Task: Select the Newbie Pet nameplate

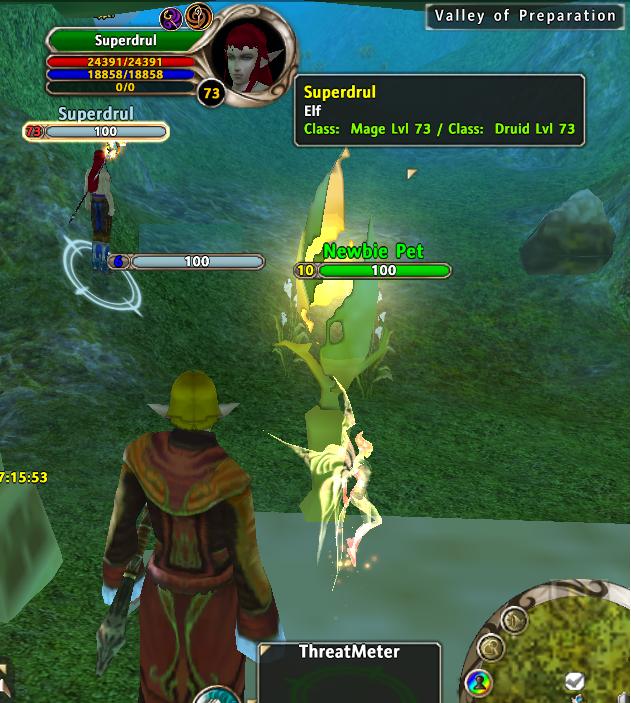Action: point(373,252)
